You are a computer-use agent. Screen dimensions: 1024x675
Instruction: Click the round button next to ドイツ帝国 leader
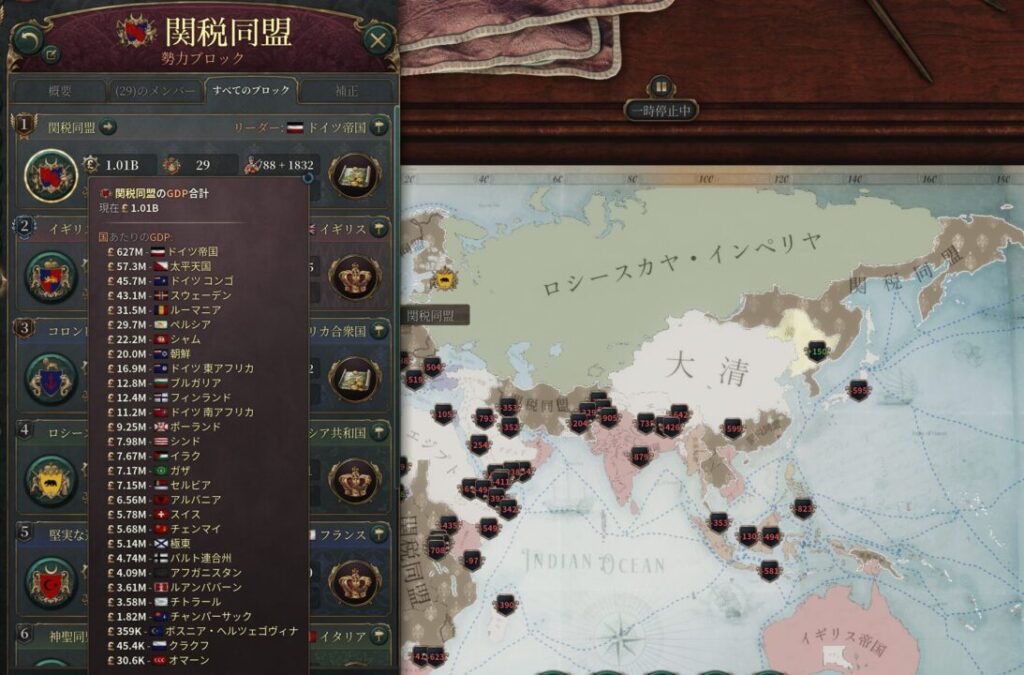pyautogui.click(x=380, y=127)
